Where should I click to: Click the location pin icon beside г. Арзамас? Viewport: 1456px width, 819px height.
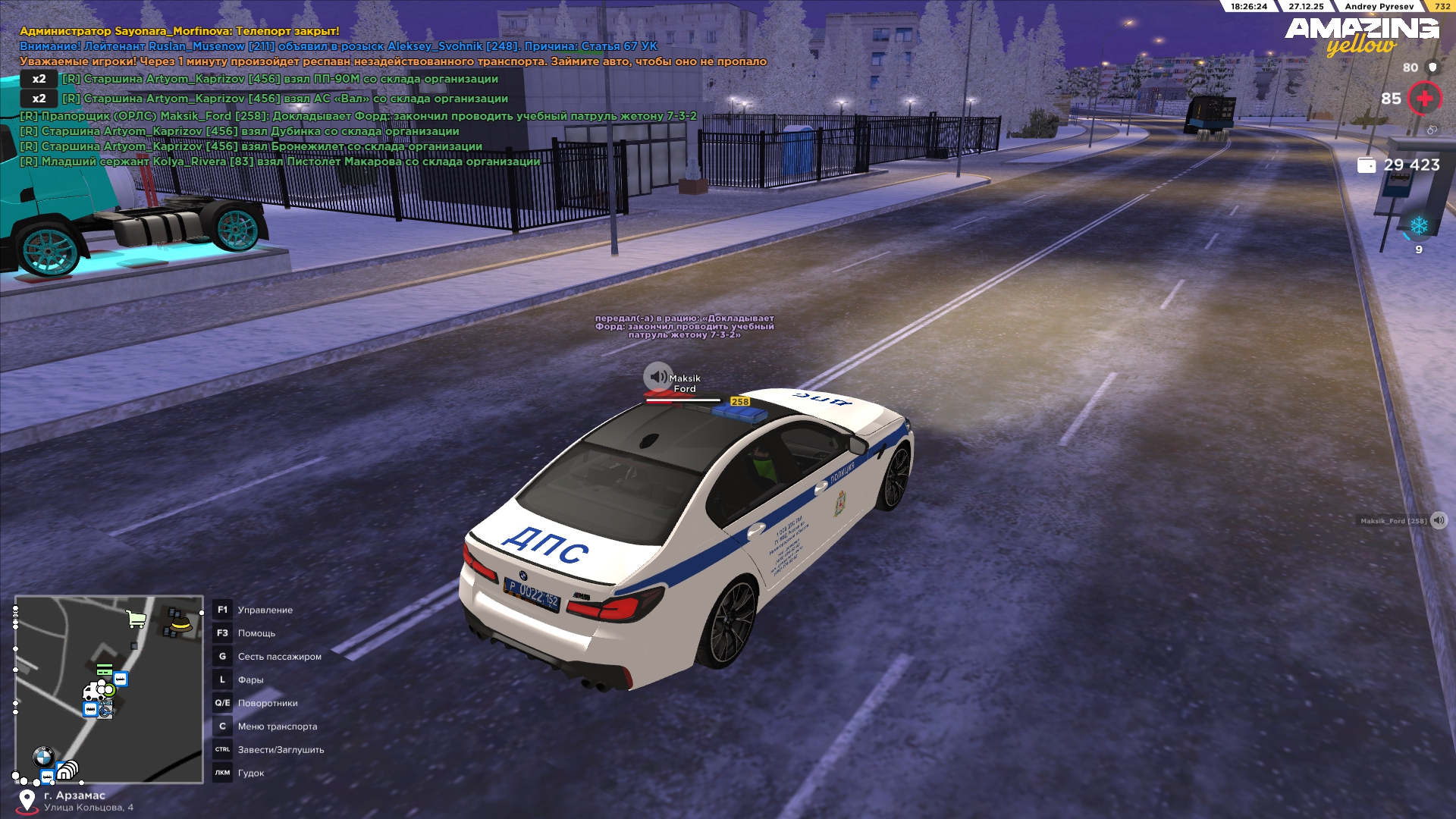pos(27,800)
